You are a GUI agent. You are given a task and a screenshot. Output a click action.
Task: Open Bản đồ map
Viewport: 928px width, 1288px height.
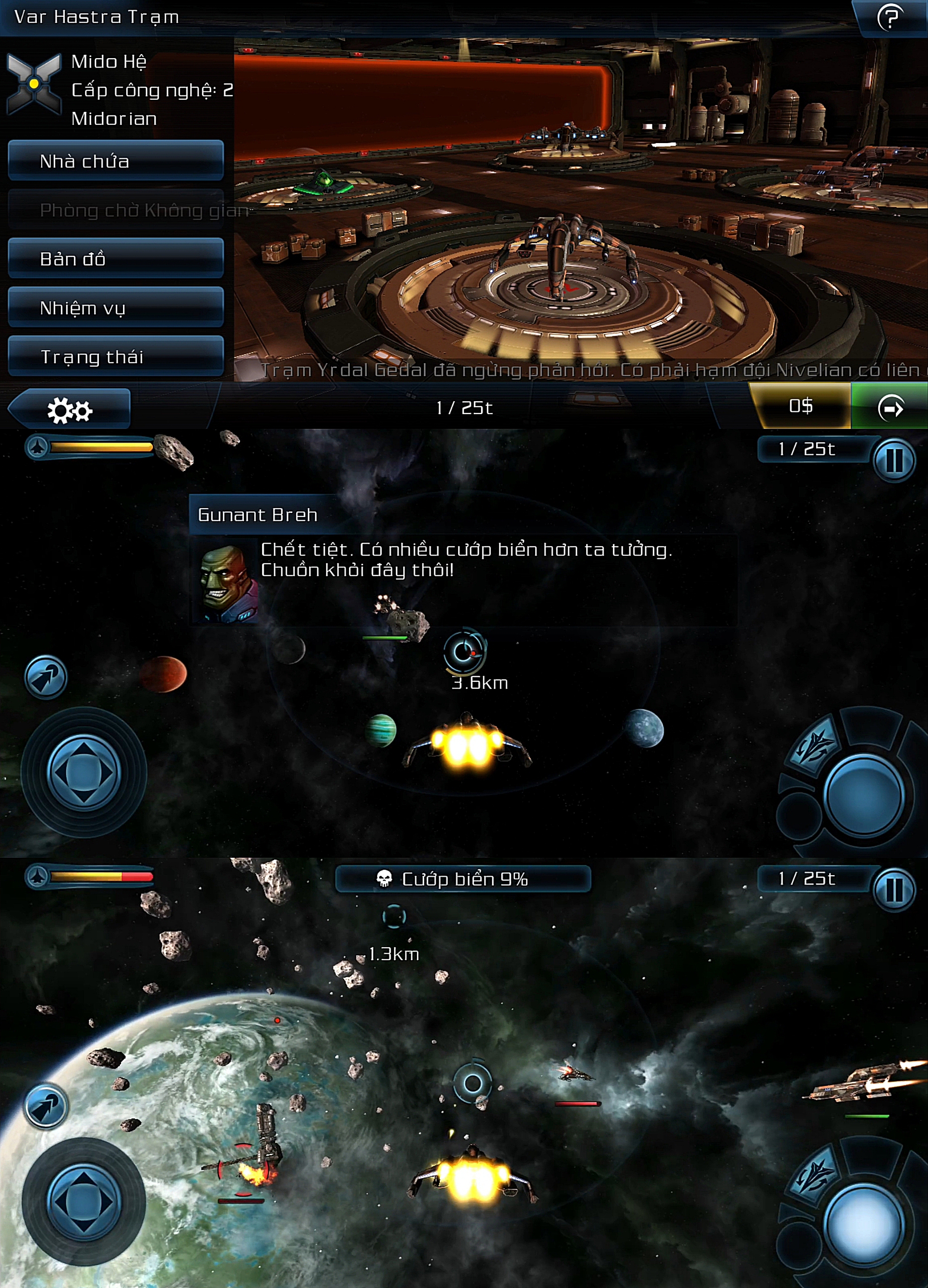(115, 259)
